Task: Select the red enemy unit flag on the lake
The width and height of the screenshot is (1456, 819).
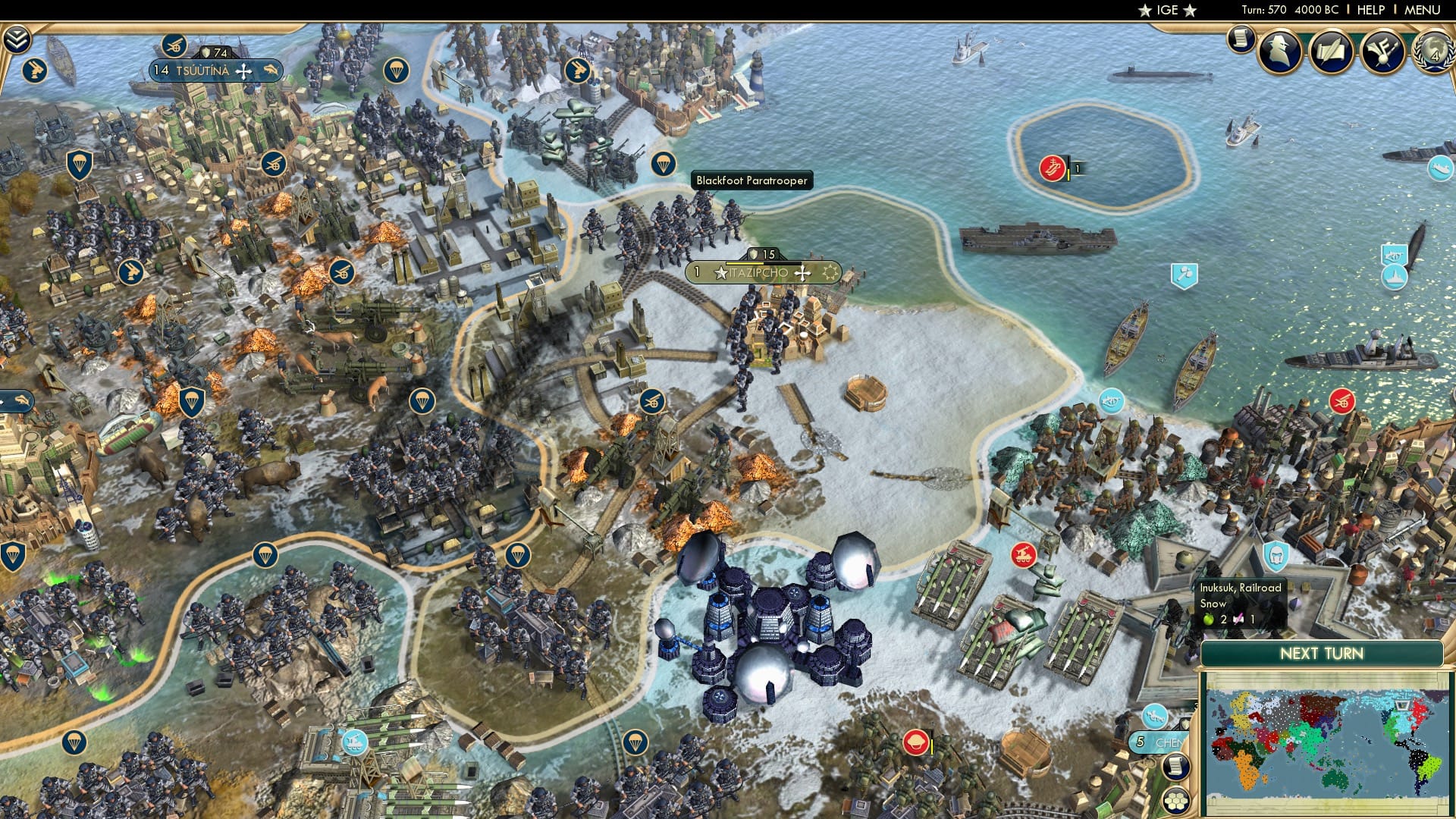Action: tap(1053, 166)
